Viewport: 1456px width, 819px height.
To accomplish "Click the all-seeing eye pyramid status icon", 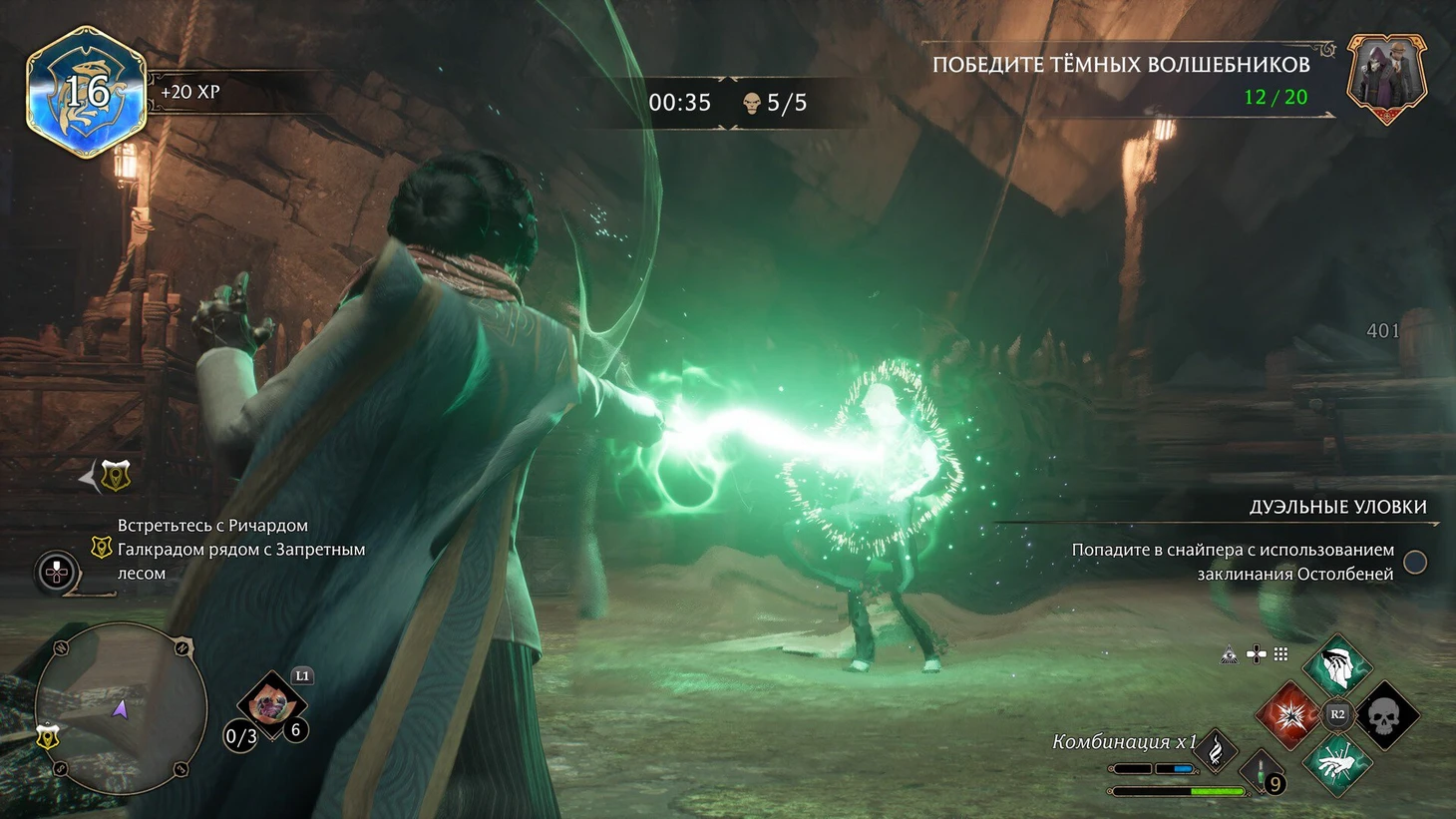I will coord(1230,654).
